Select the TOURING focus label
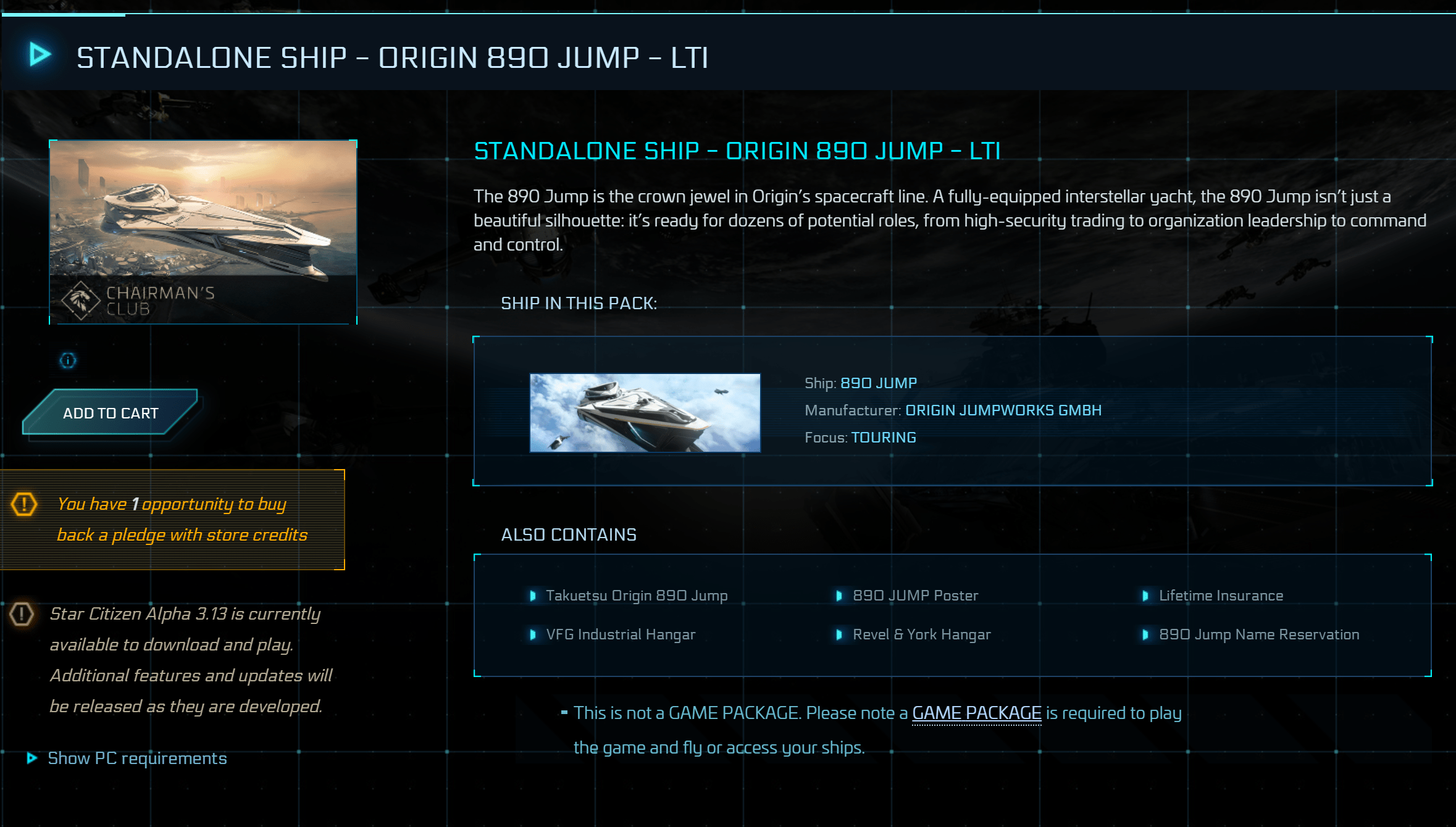The height and width of the screenshot is (827, 1456). pos(883,437)
